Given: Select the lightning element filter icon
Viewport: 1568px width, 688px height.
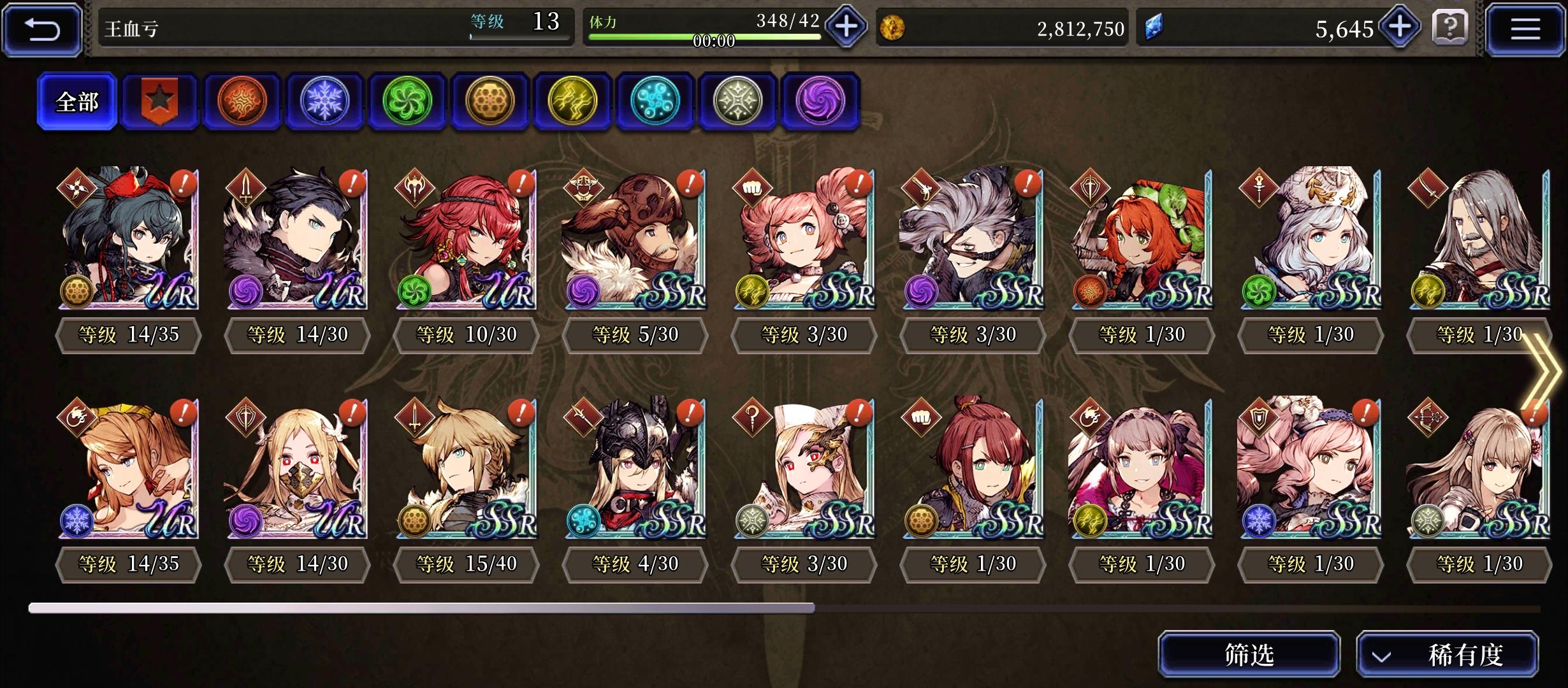Looking at the screenshot, I should tap(572, 102).
